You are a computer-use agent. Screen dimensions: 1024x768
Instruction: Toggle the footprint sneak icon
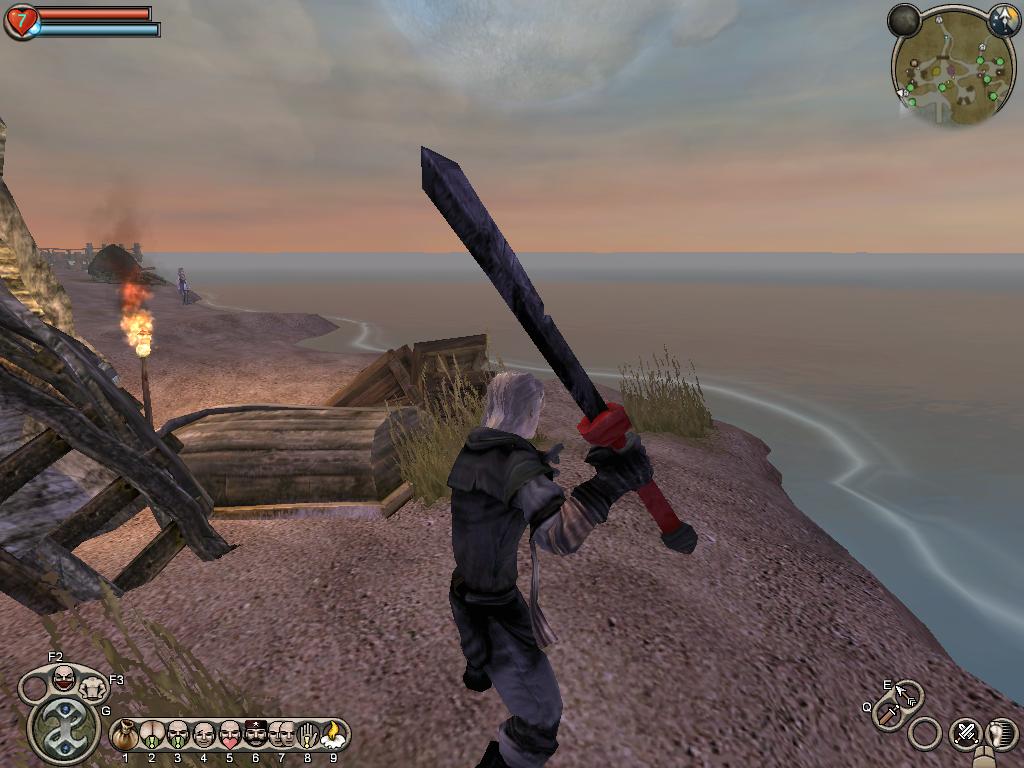(x=1001, y=734)
